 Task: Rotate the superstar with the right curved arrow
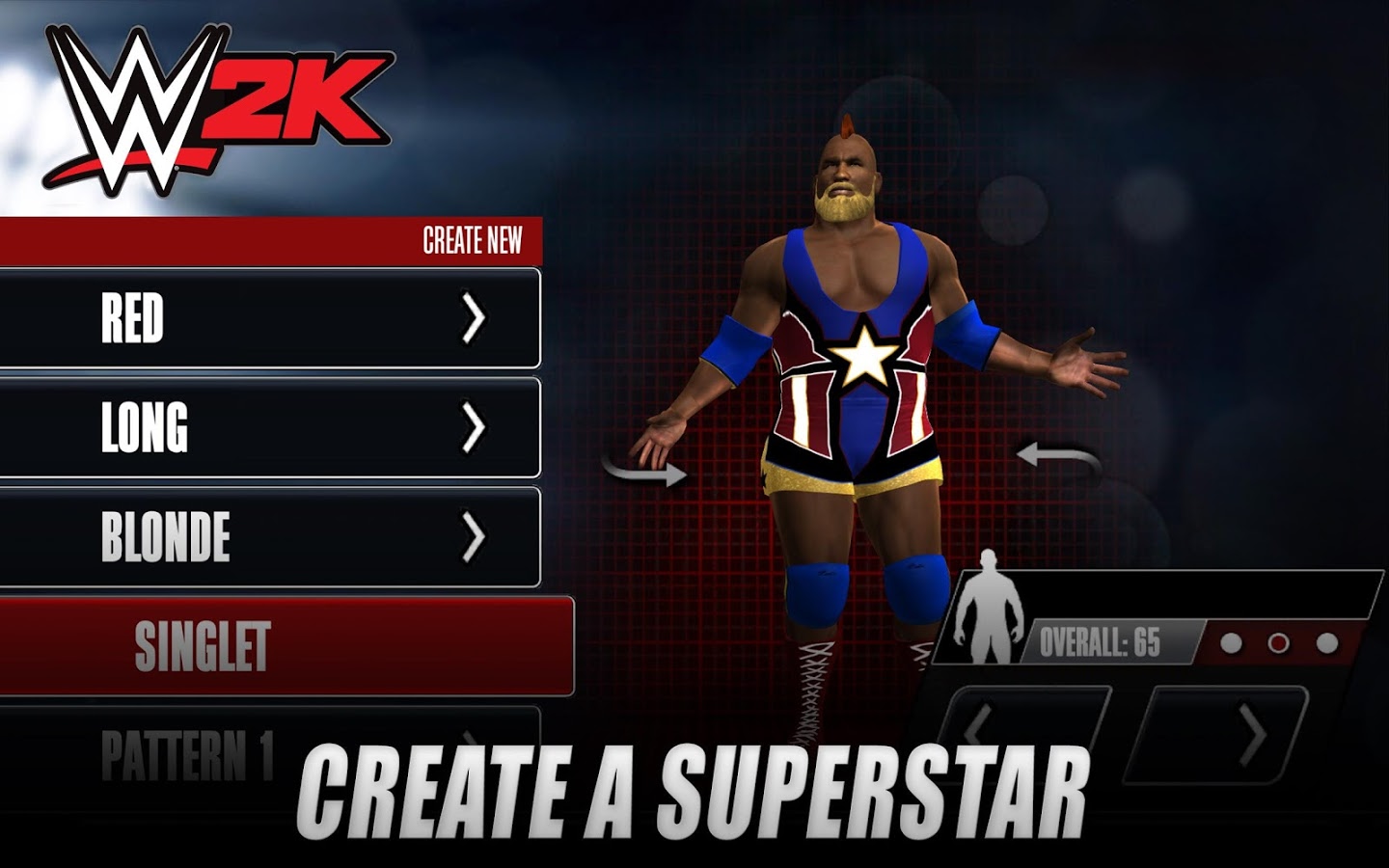[x=1058, y=454]
